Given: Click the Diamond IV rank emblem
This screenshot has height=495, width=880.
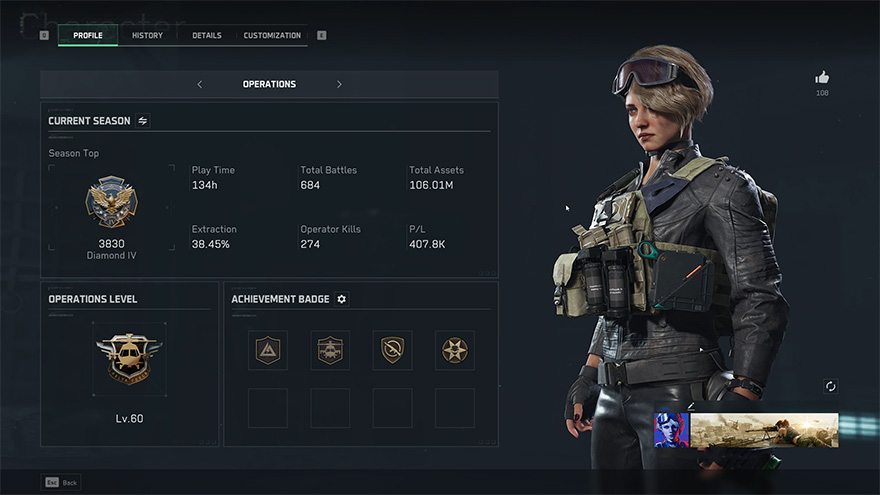Looking at the screenshot, I should coord(112,203).
